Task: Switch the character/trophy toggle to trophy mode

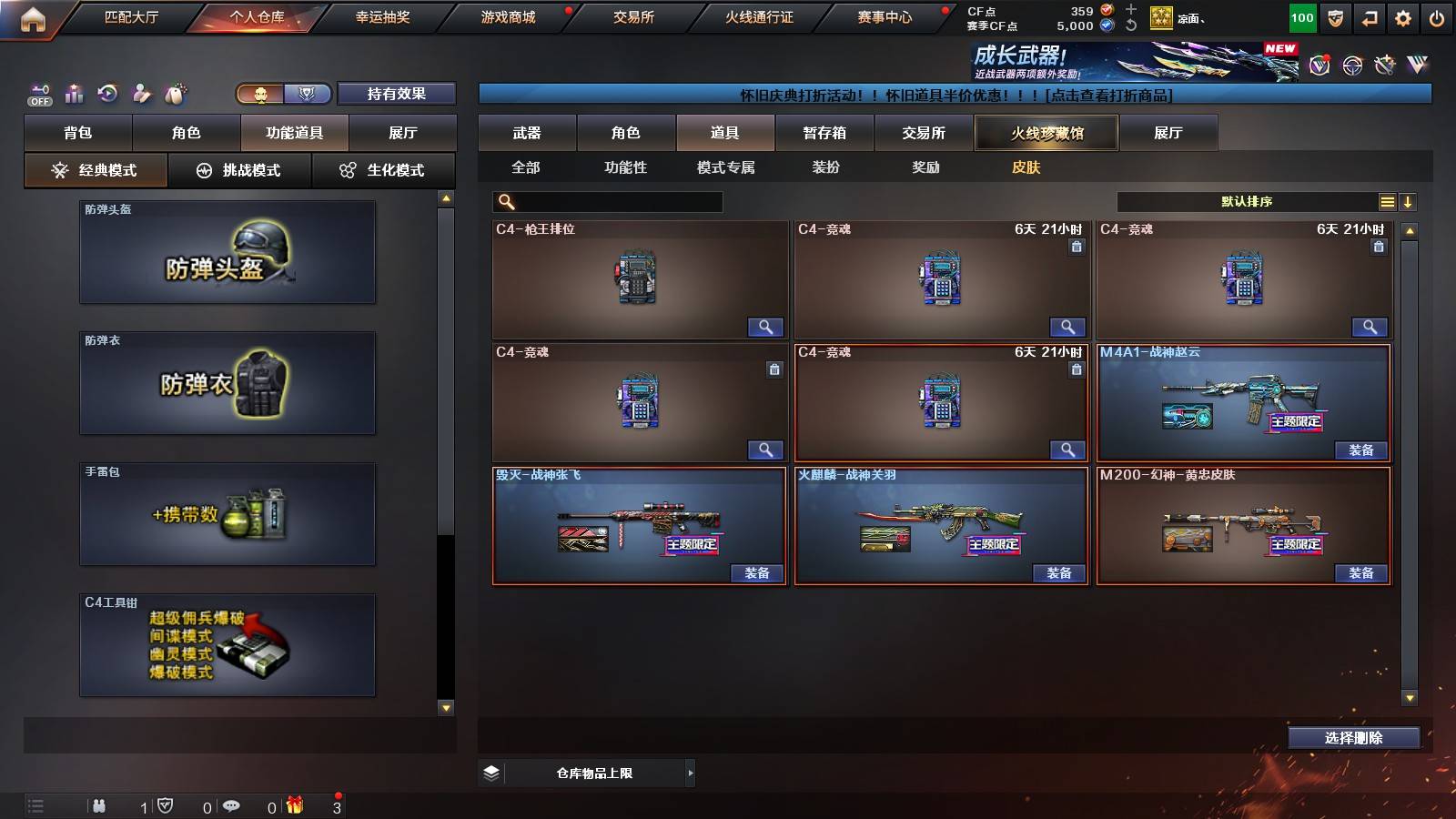Action: [x=307, y=94]
